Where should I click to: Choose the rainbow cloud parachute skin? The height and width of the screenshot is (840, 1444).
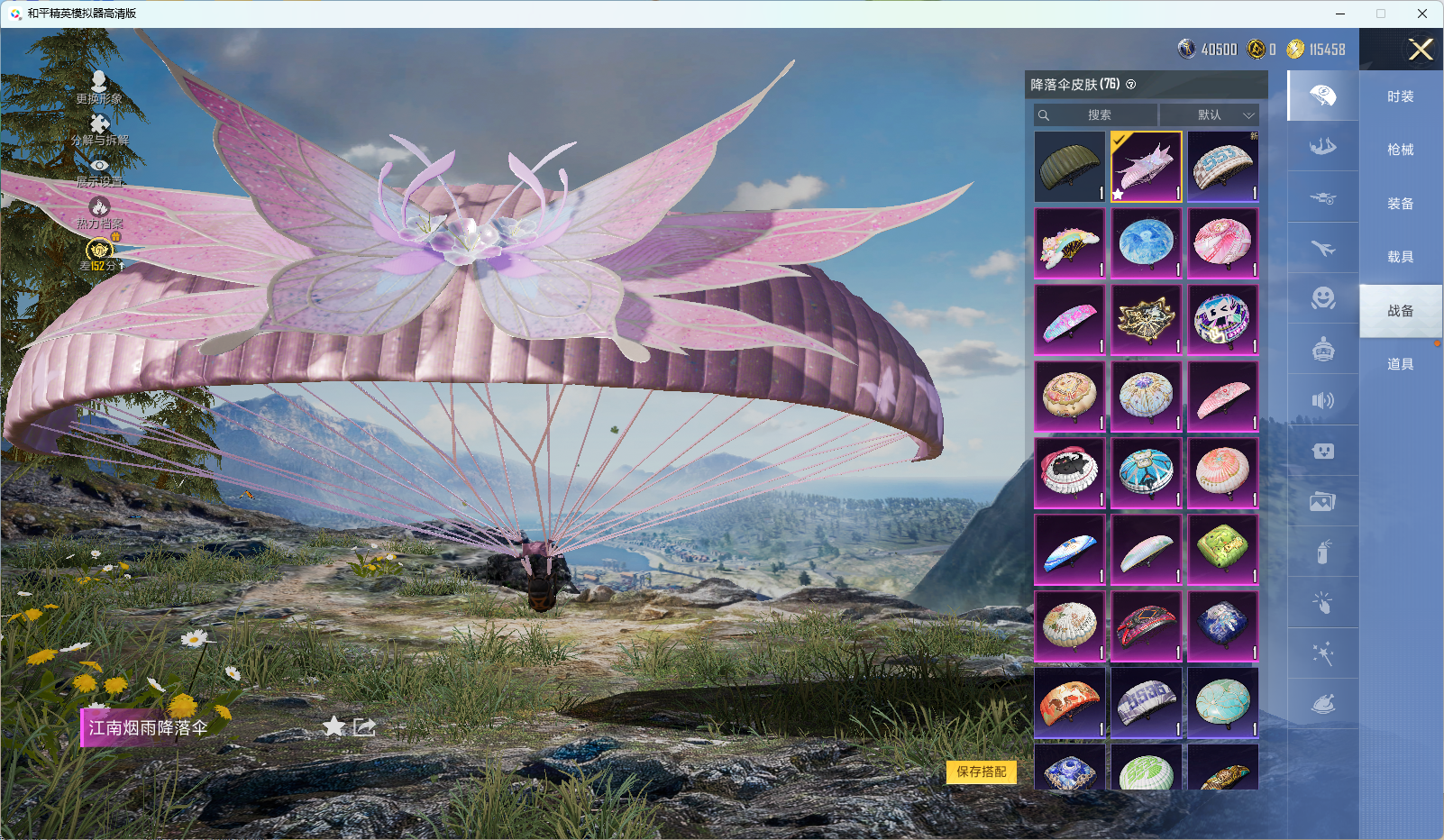click(x=1070, y=243)
